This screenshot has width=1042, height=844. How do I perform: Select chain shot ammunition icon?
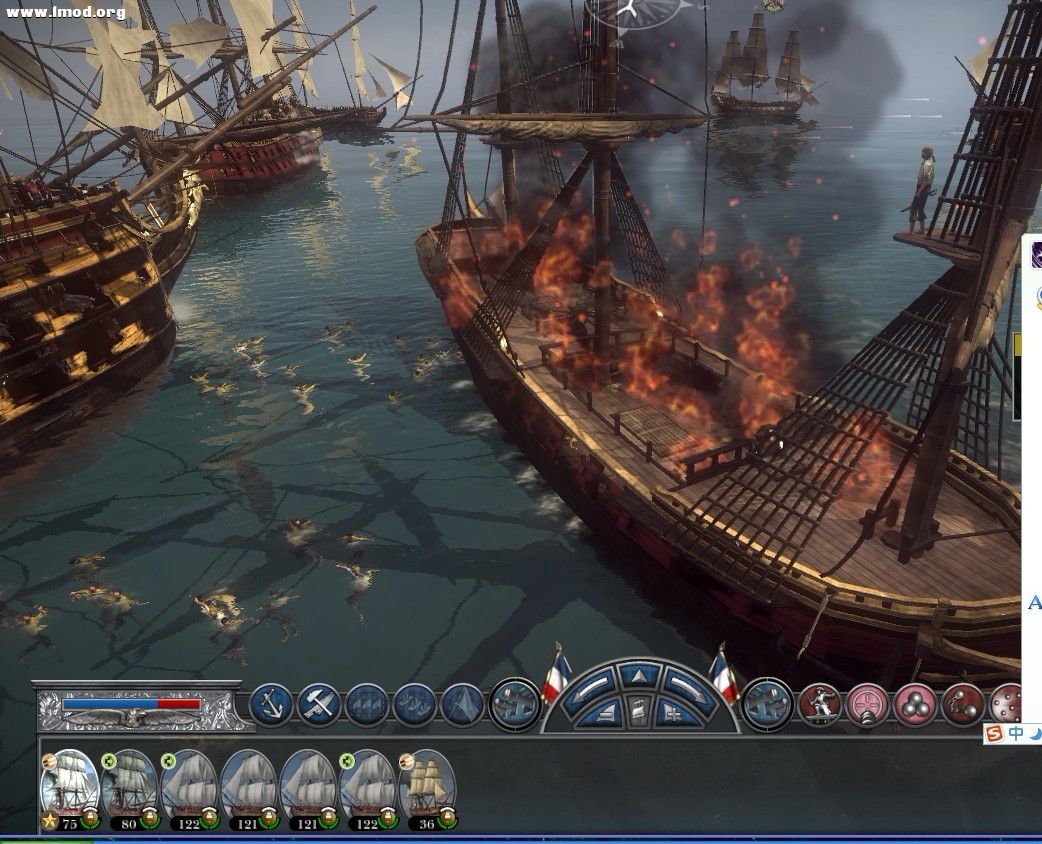[962, 704]
